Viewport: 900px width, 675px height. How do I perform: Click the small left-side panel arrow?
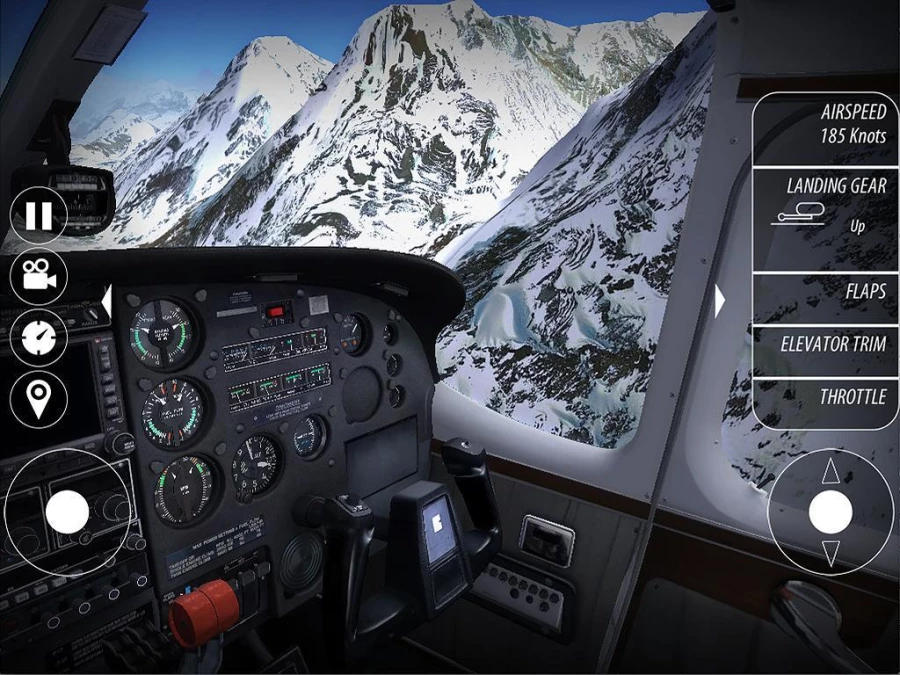pyautogui.click(x=105, y=299)
